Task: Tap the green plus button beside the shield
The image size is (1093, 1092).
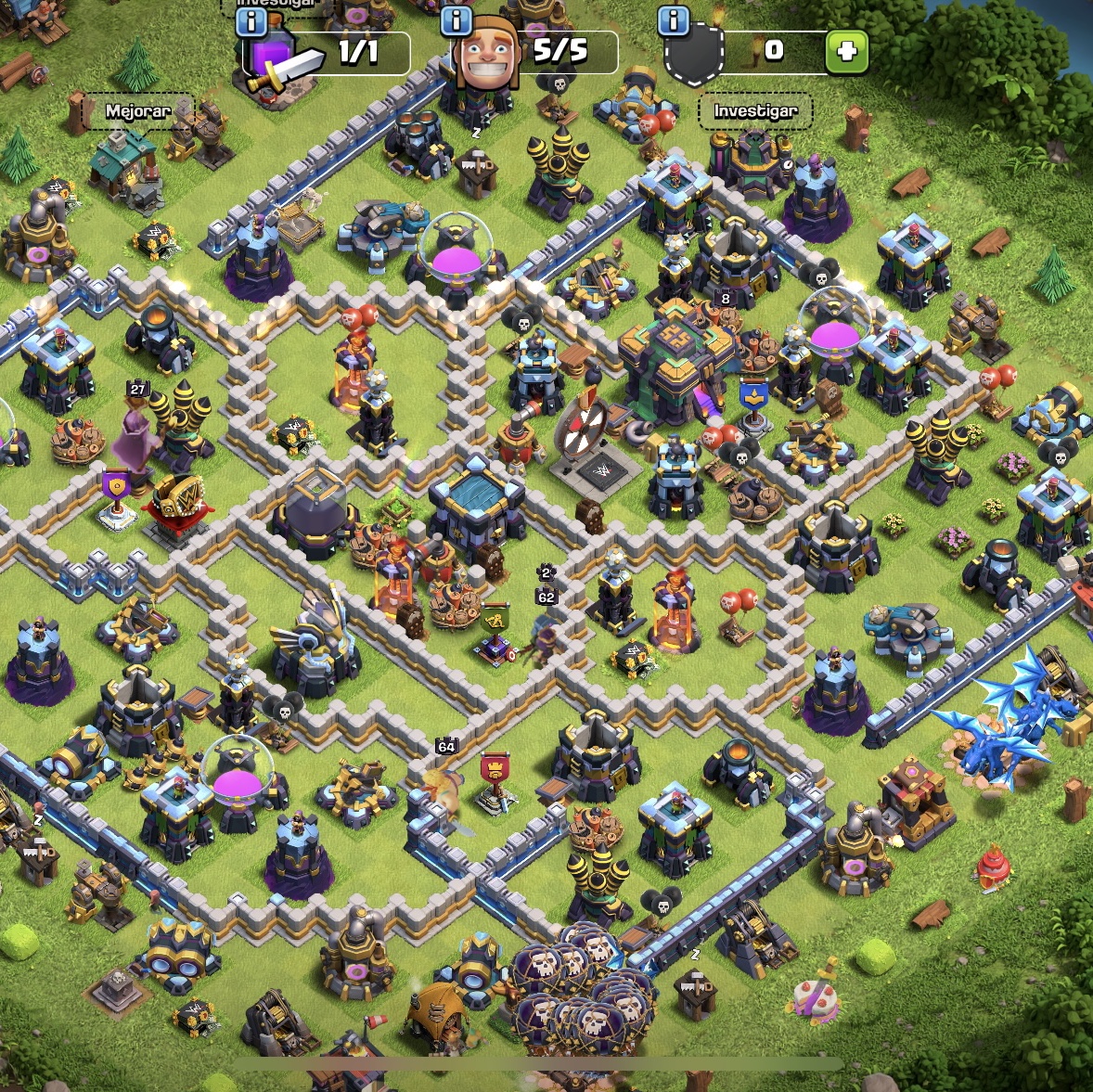Action: [846, 52]
